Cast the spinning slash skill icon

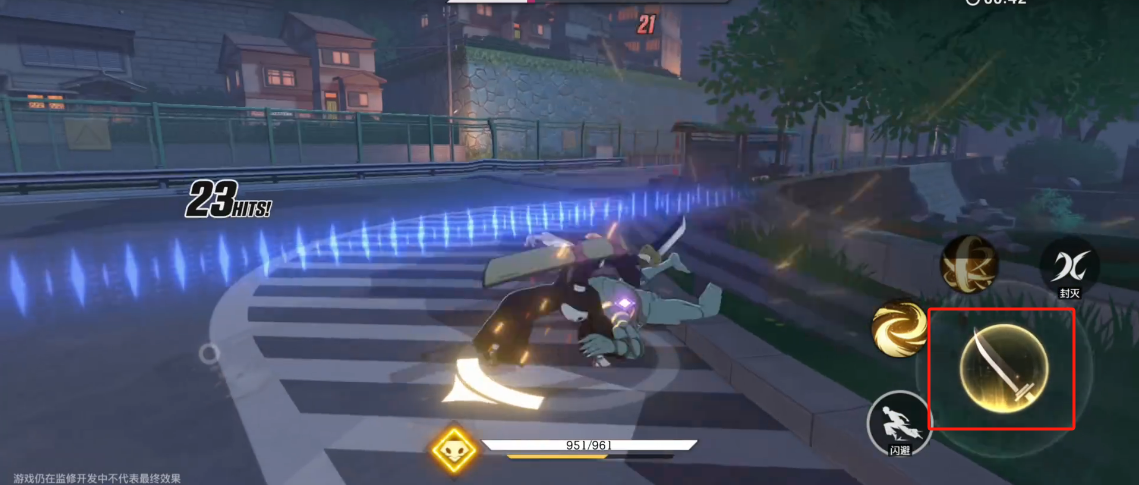pos(968,265)
